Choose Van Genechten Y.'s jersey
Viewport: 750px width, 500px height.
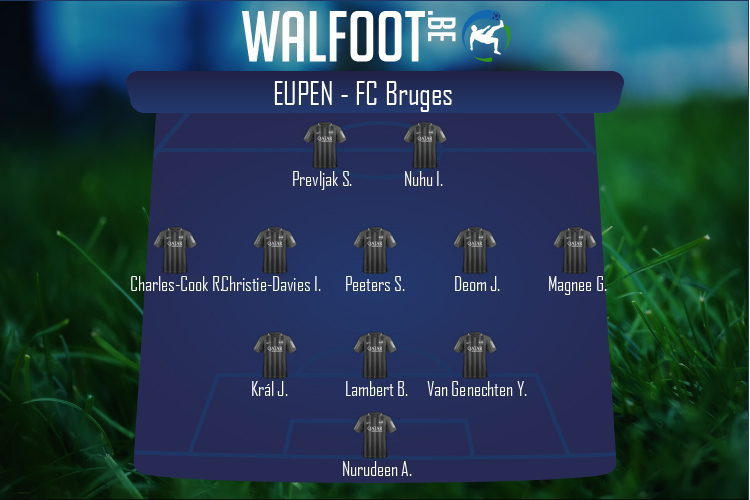(x=475, y=356)
